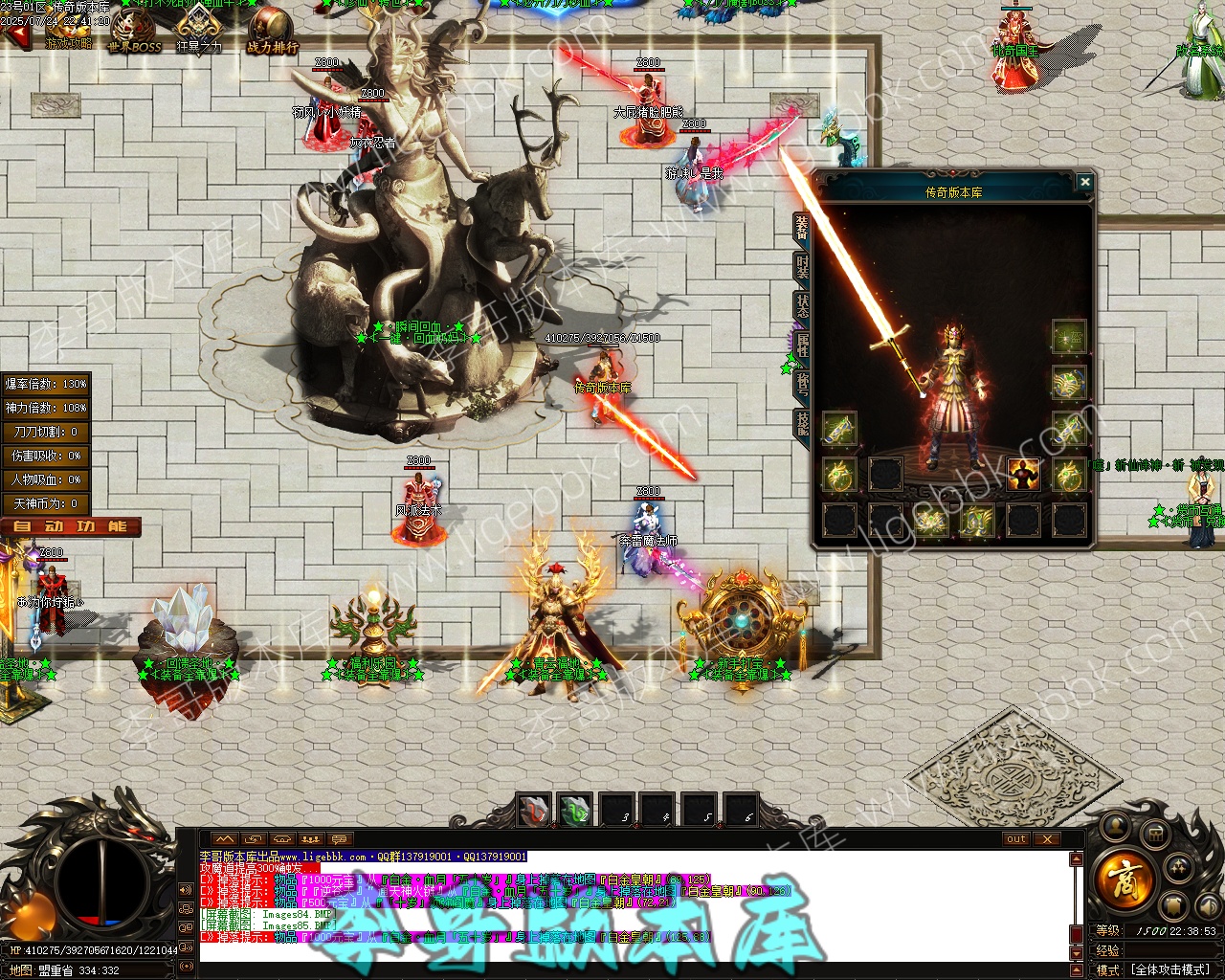This screenshot has width=1225, height=980.
Task: Click the 自动功能 auto-function button
Action: pos(71,526)
